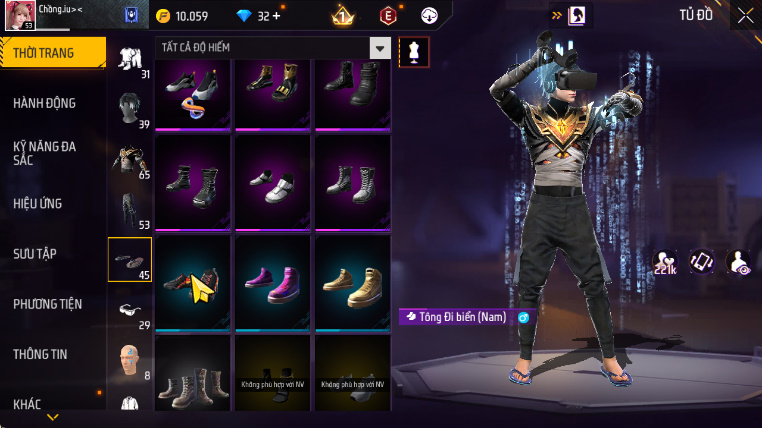The width and height of the screenshot is (762, 428).
Task: Select the purple and white sneakers
Action: (273, 281)
